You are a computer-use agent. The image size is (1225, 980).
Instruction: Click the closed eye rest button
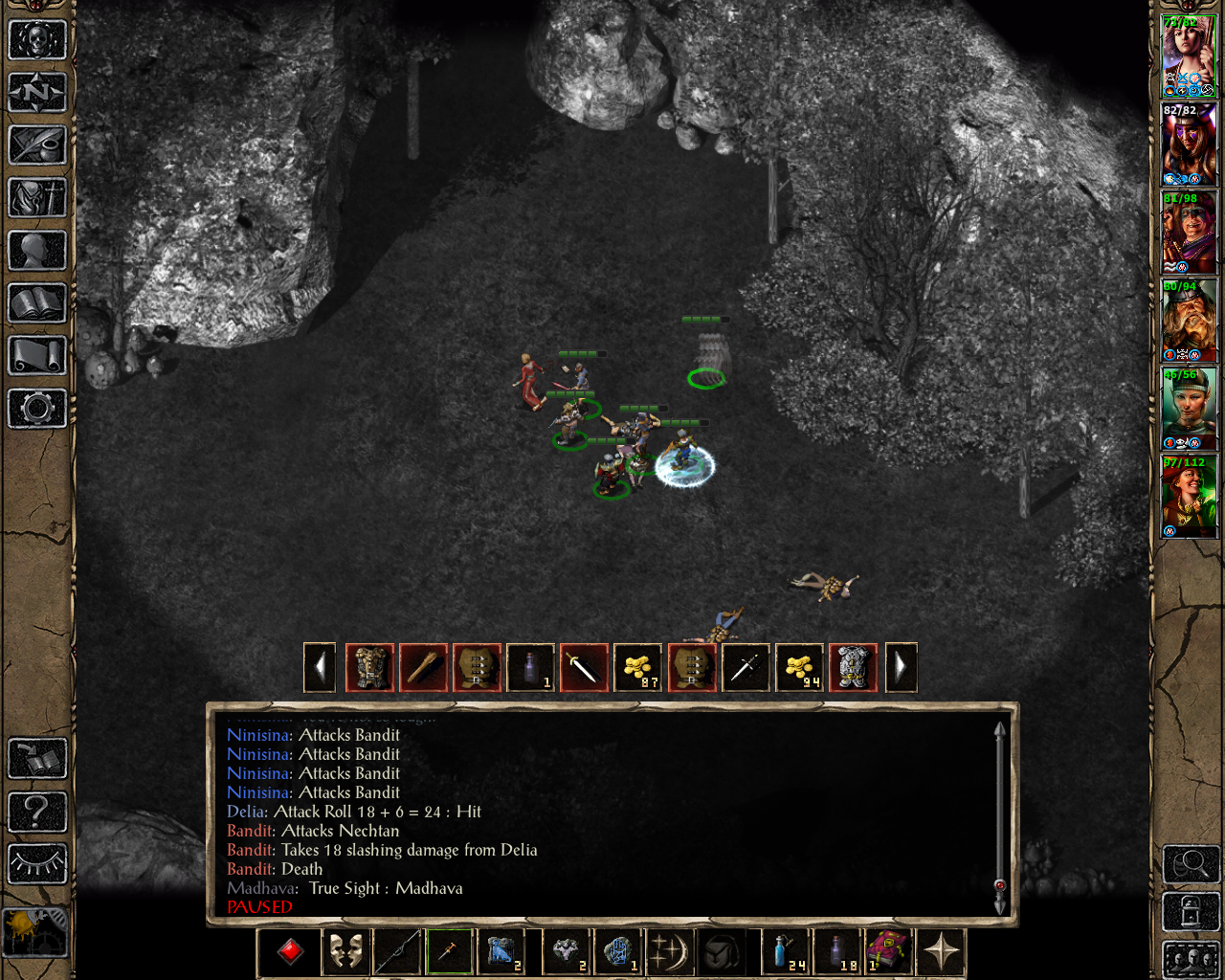37,864
